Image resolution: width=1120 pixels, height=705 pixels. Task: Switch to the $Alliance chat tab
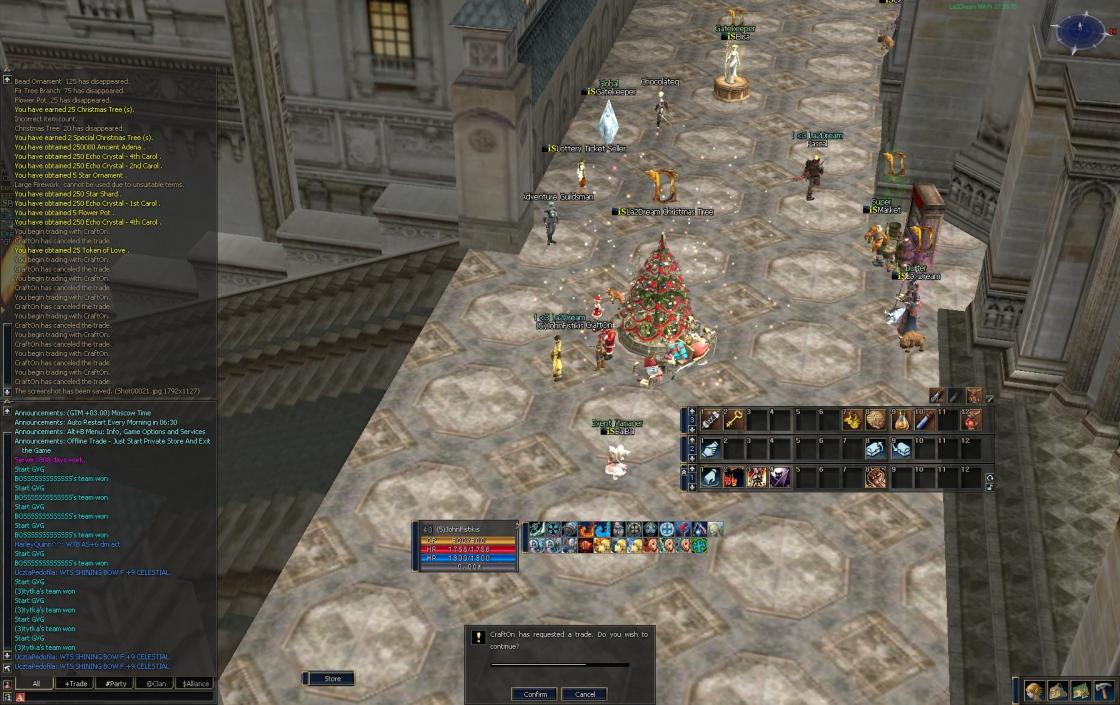[194, 684]
